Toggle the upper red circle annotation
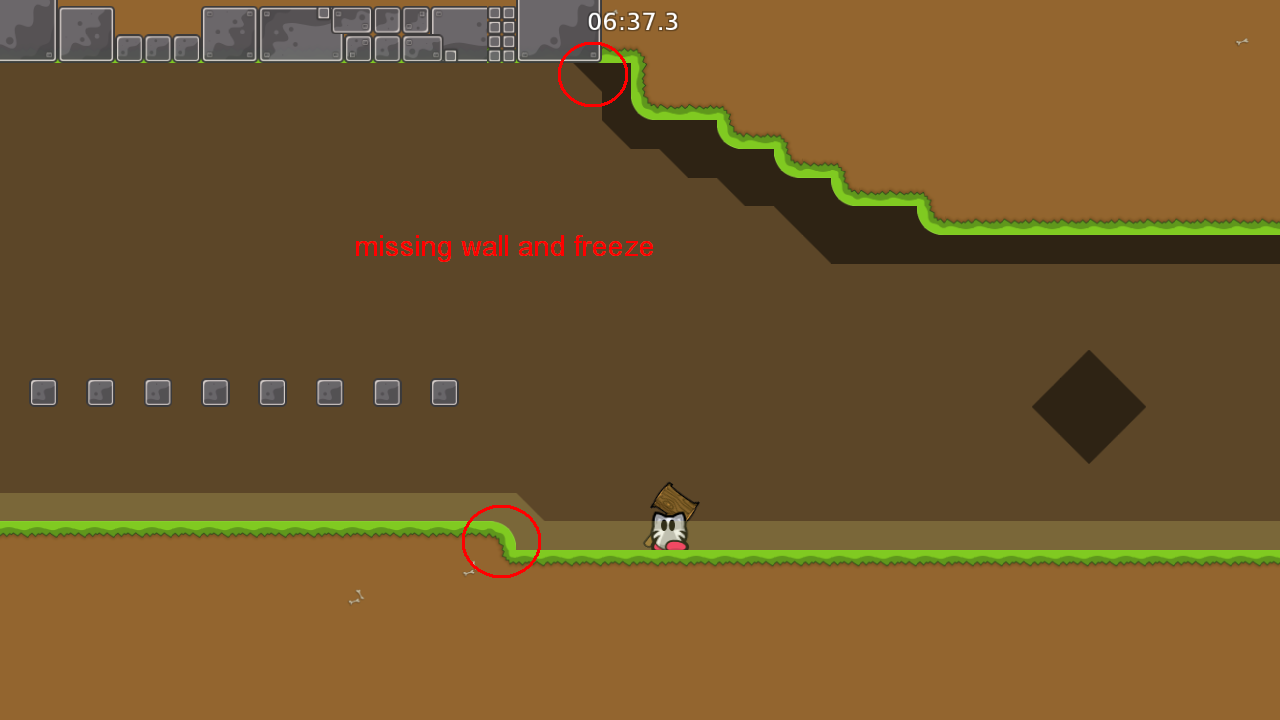Image resolution: width=1280 pixels, height=720 pixels. 593,75
